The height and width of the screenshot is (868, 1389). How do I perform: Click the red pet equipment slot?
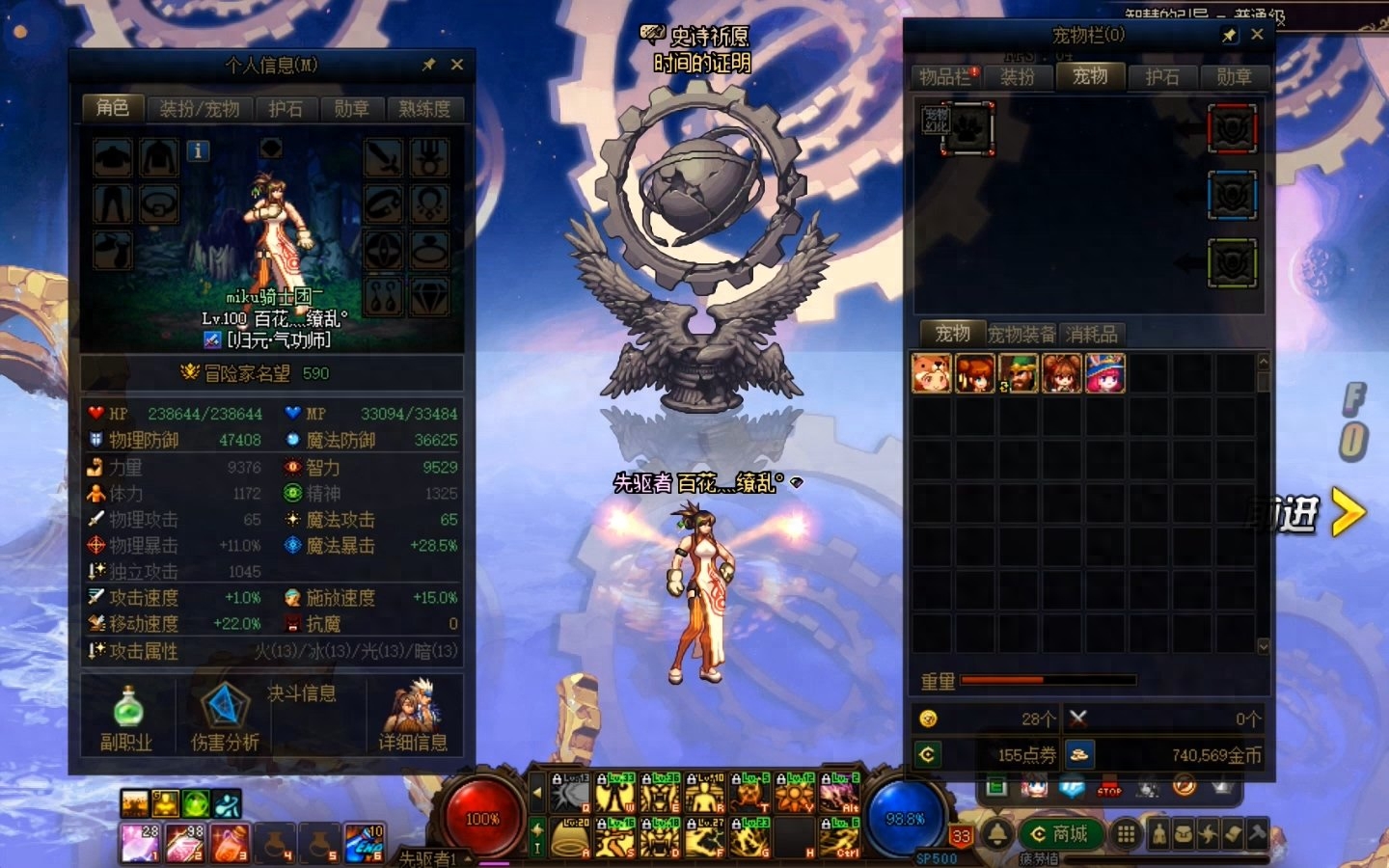1233,129
